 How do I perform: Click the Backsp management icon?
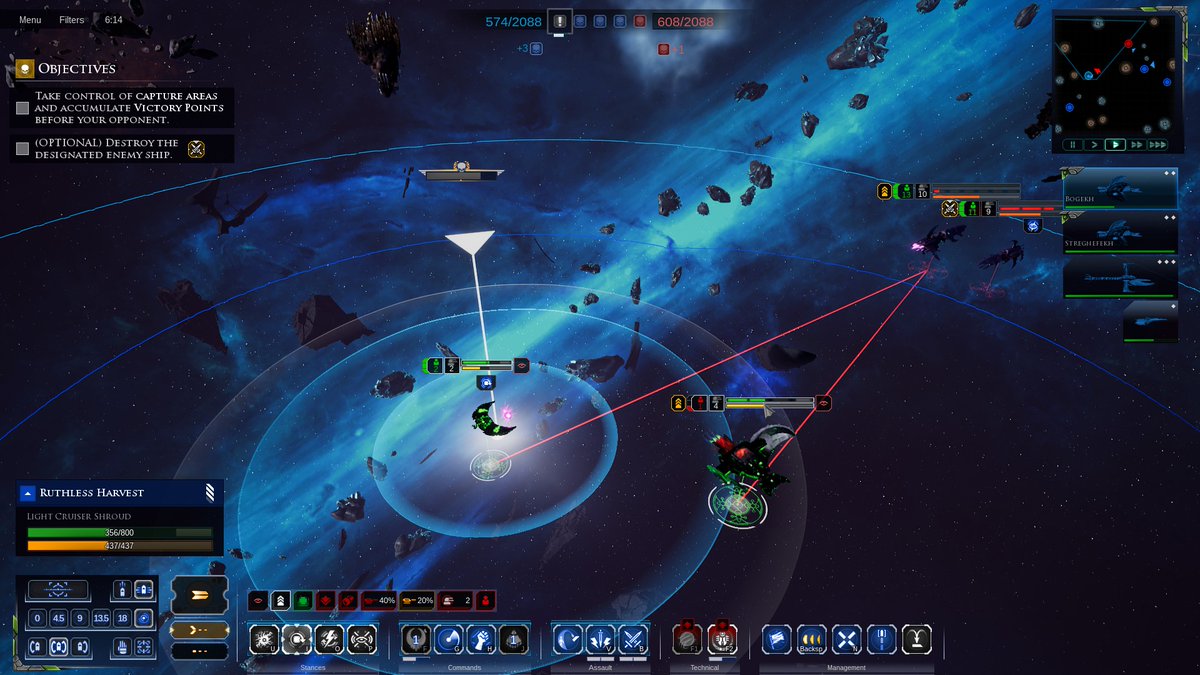811,639
